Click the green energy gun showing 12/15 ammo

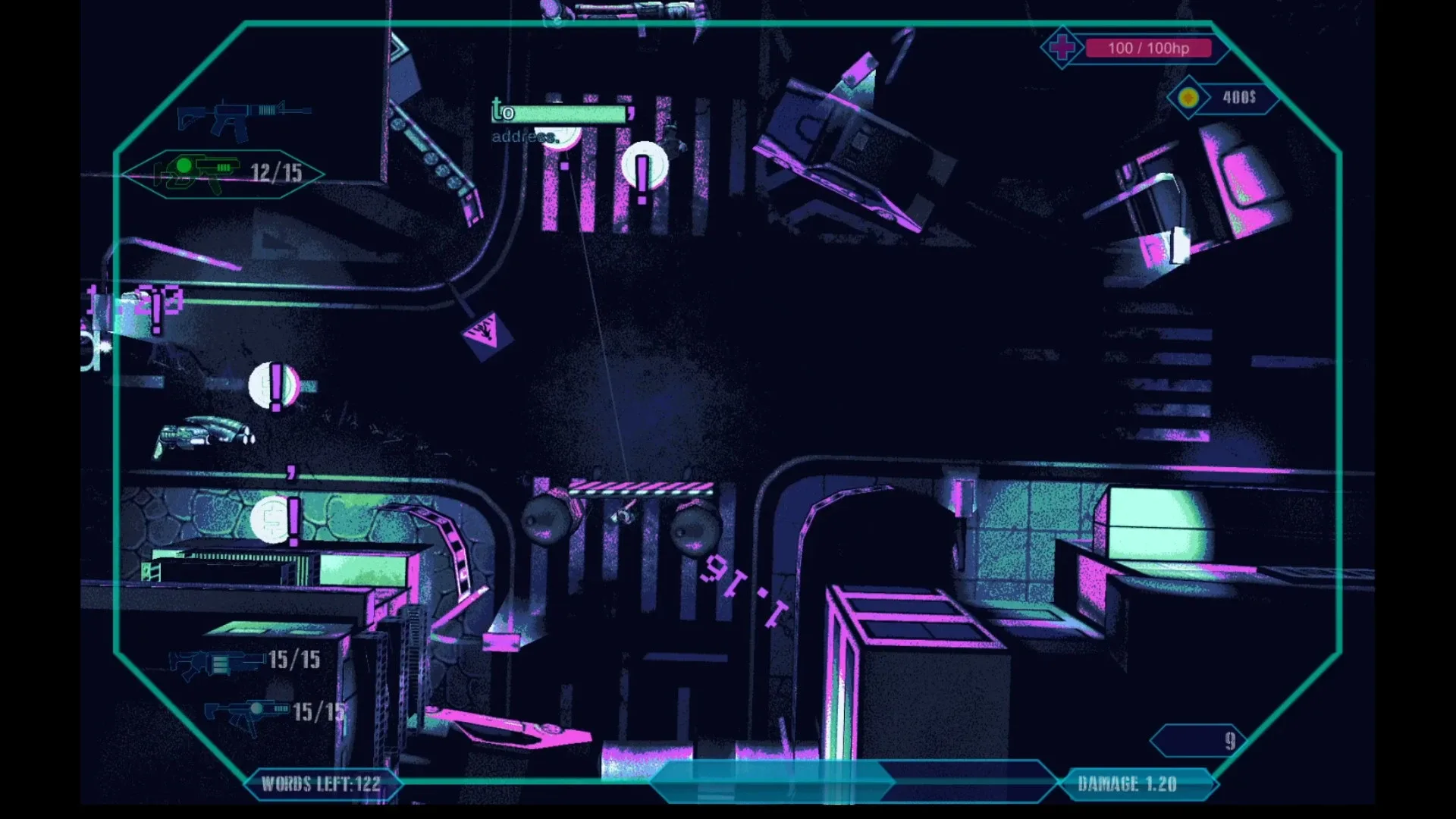[x=205, y=172]
